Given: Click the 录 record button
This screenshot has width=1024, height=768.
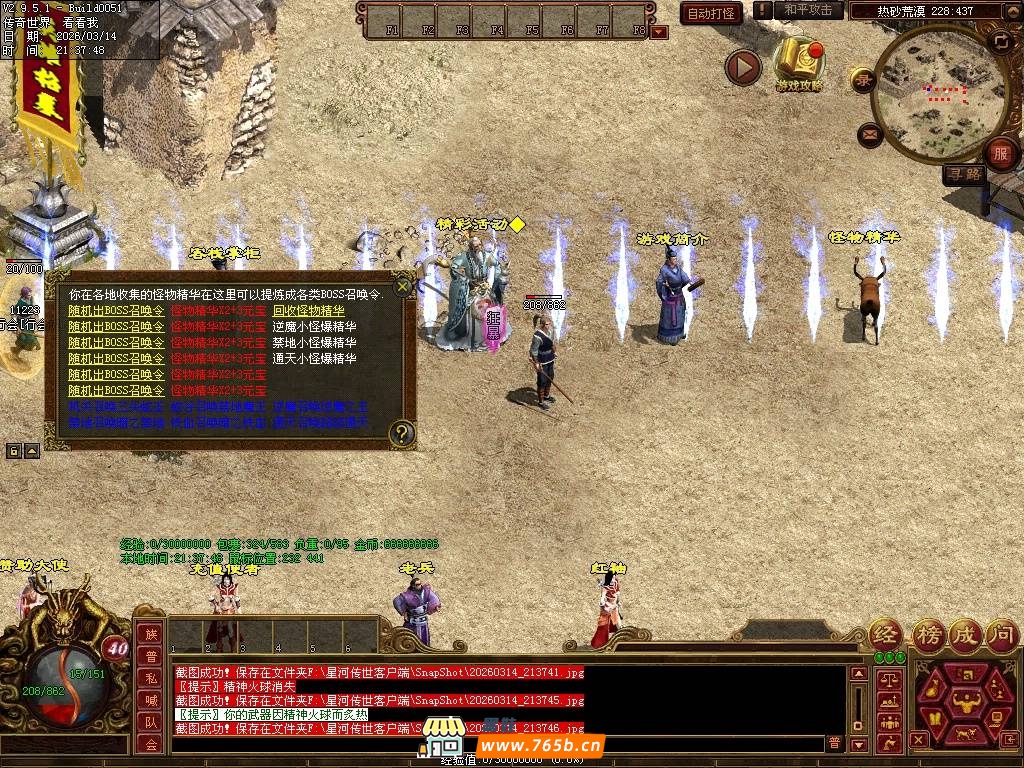Looking at the screenshot, I should coord(863,80).
